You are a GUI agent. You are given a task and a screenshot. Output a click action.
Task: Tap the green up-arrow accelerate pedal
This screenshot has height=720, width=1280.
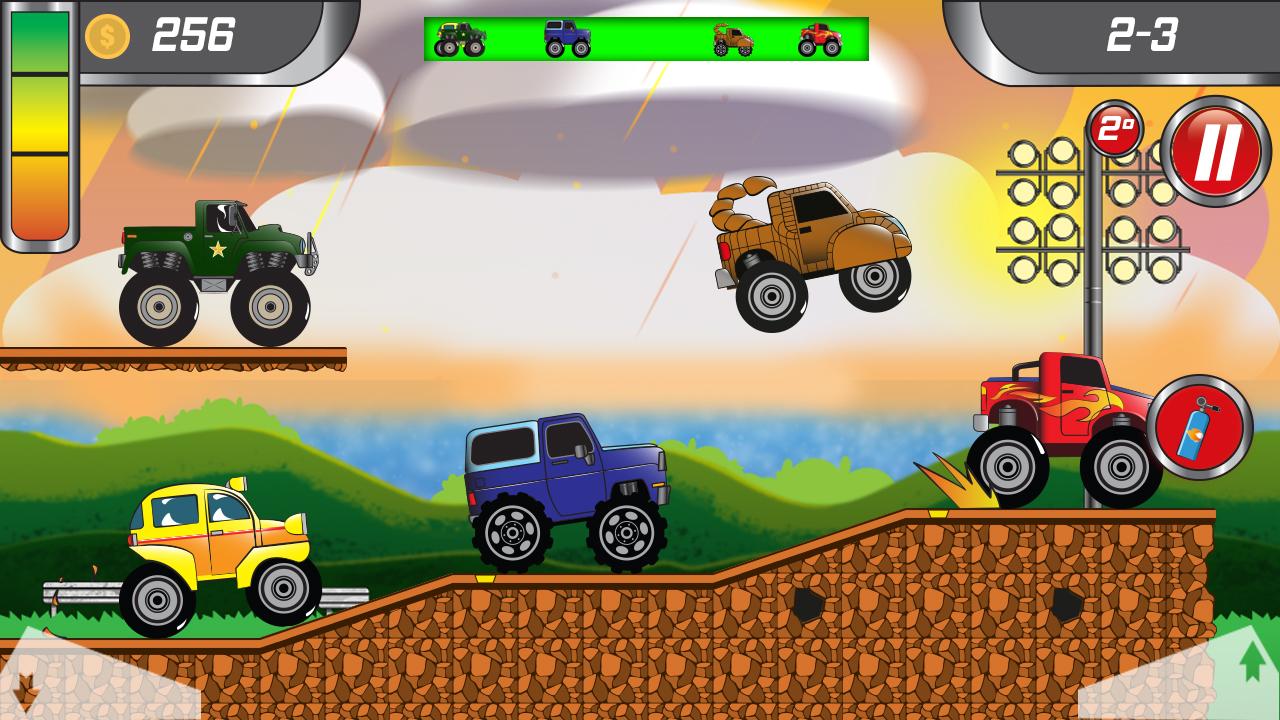coord(1251,662)
